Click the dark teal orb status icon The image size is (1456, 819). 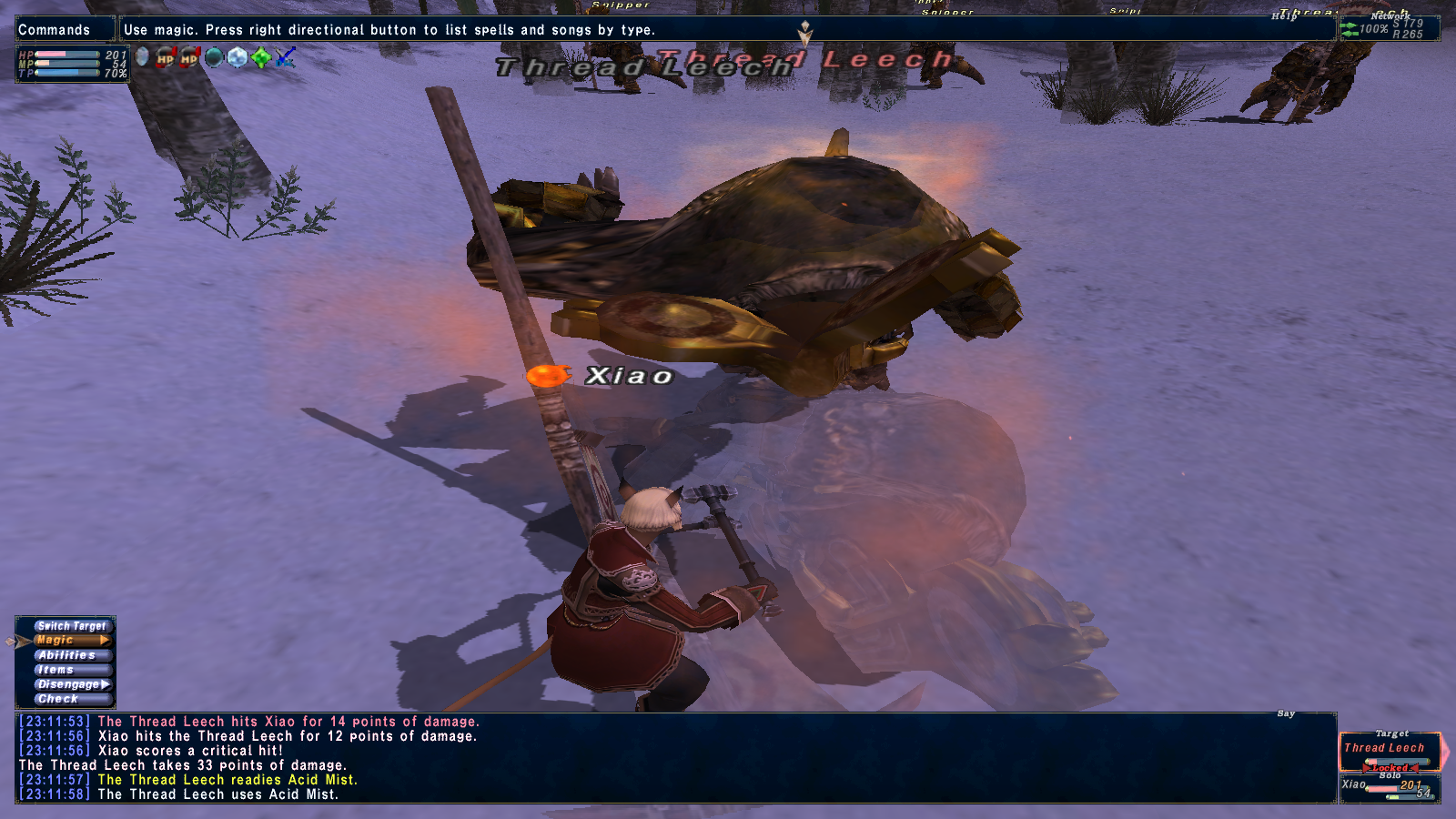(x=214, y=58)
